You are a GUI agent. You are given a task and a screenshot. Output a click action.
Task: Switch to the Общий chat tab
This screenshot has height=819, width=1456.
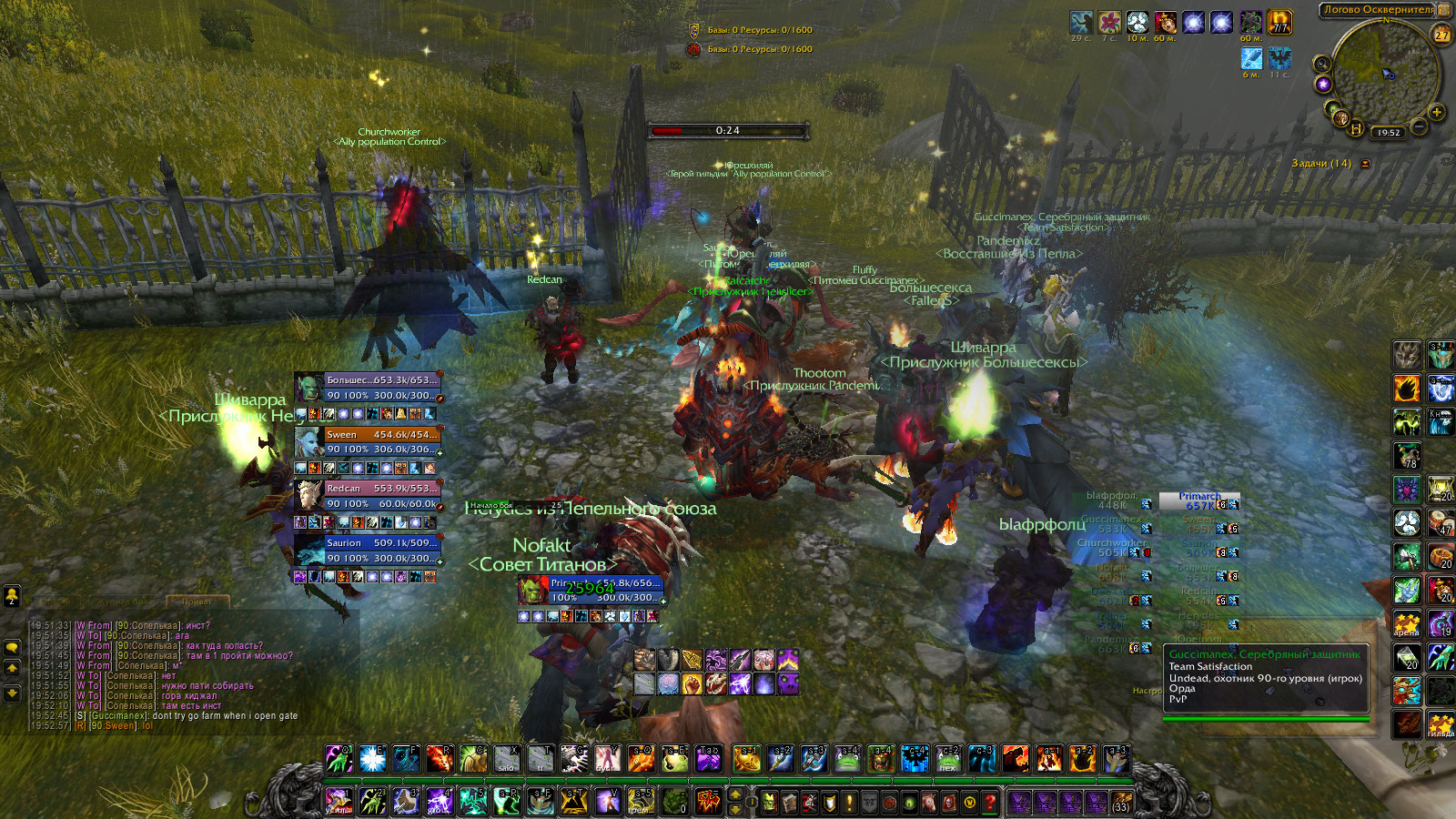tap(56, 602)
